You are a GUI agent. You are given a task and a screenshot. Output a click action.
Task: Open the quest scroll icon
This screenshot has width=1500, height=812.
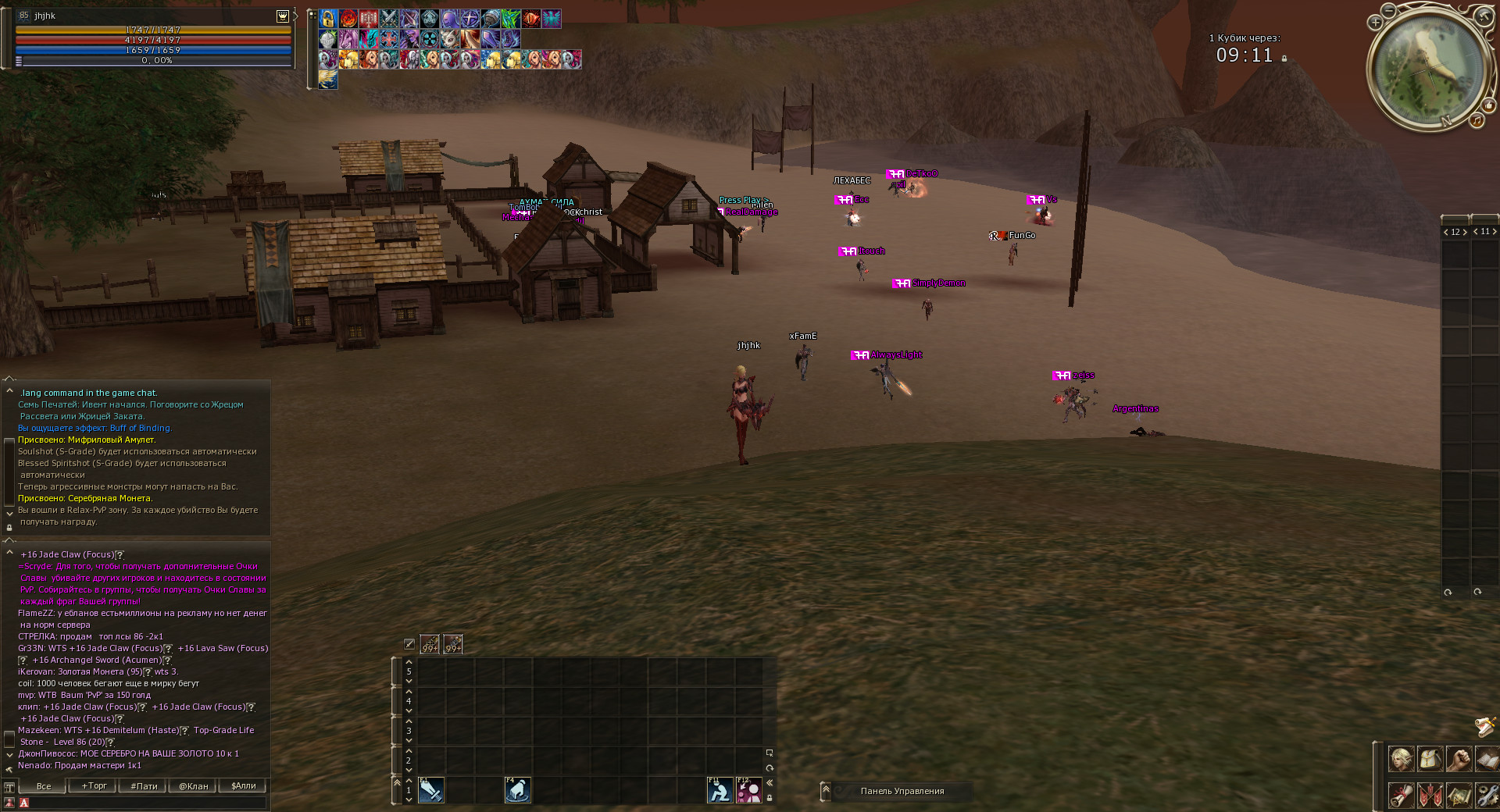pos(1401,795)
